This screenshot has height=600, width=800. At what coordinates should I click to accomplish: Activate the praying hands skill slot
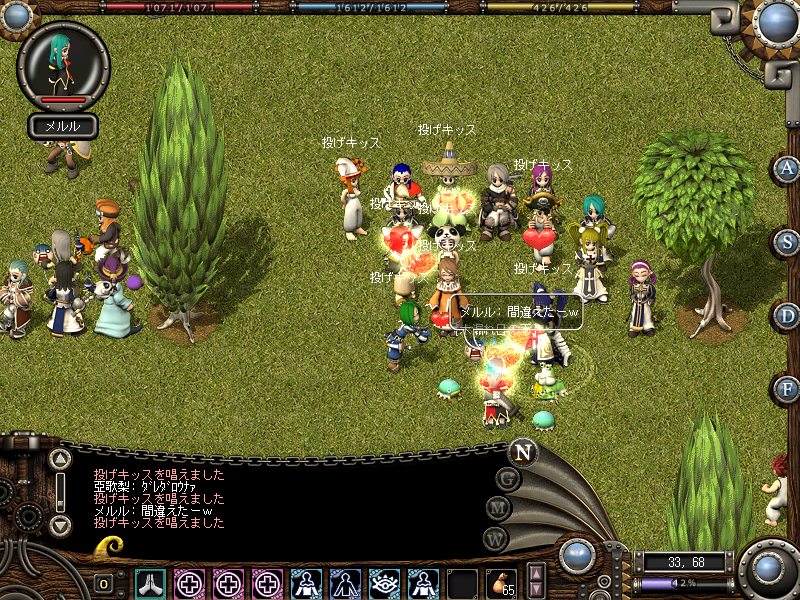[151, 583]
